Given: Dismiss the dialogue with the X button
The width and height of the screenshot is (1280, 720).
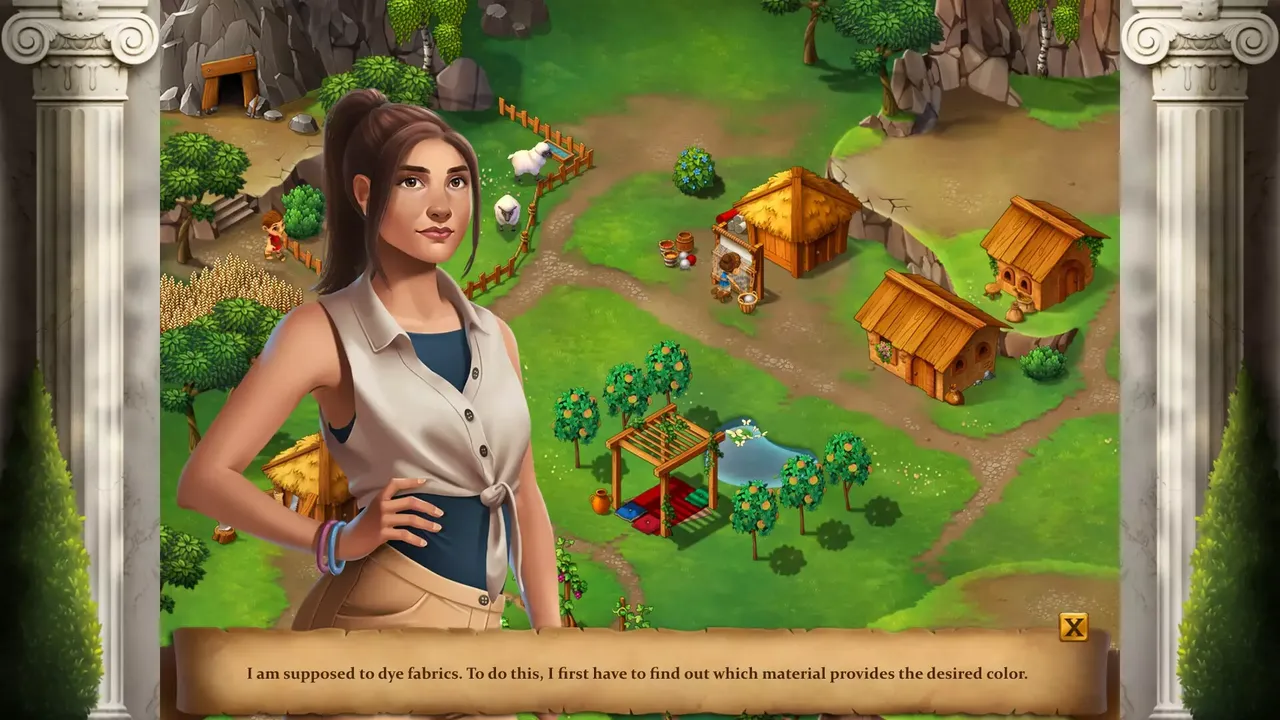Looking at the screenshot, I should pyautogui.click(x=1073, y=629).
